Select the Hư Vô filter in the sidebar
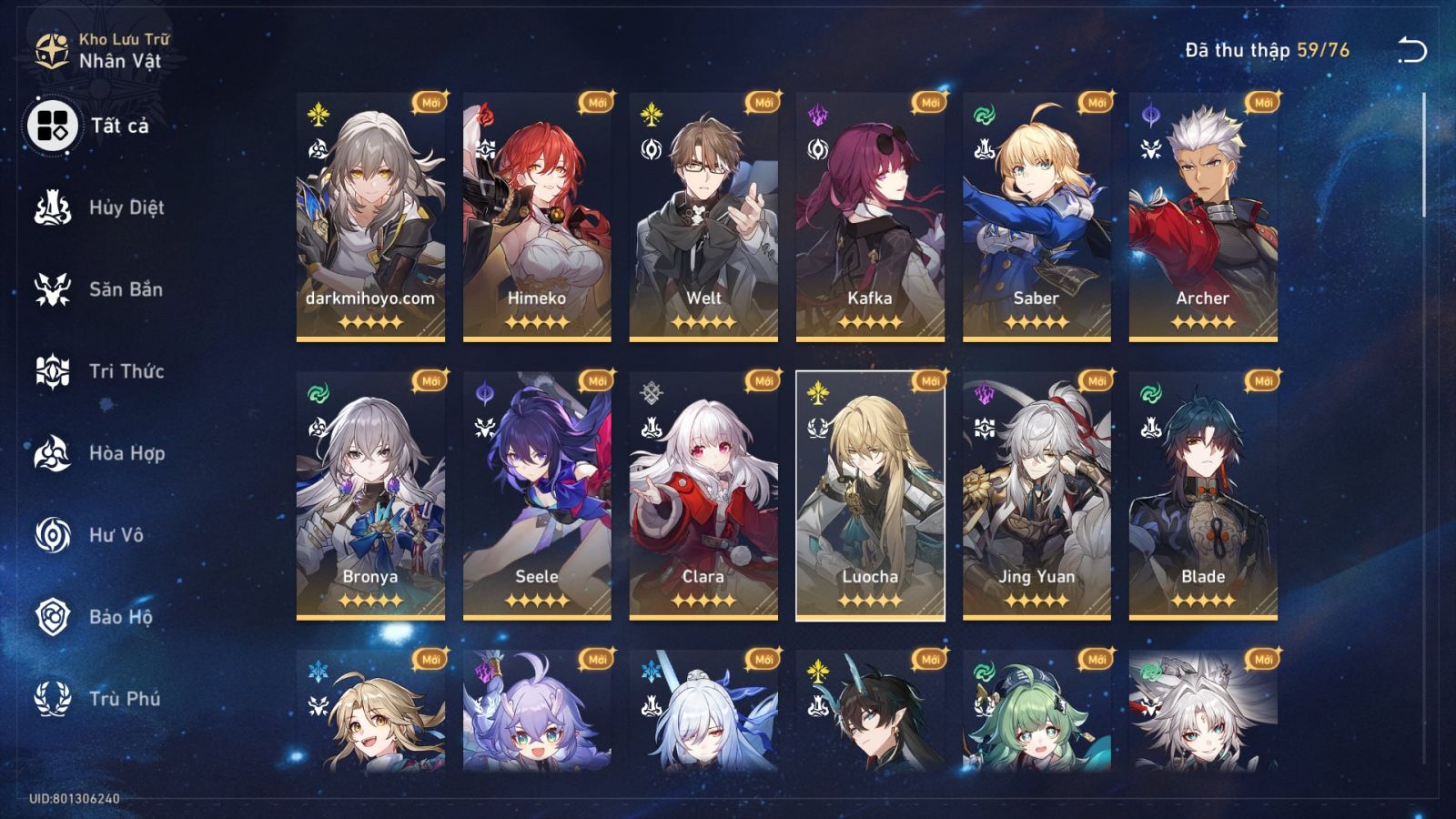The image size is (1456, 819). (x=114, y=535)
